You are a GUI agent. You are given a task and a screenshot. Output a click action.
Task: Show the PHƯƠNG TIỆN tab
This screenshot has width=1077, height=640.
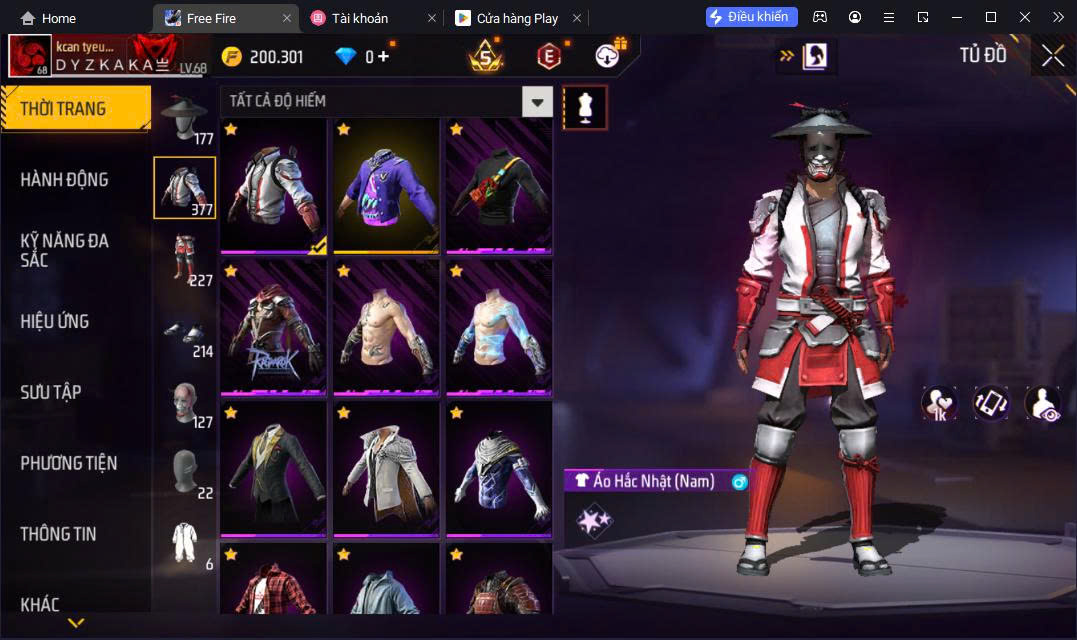69,463
